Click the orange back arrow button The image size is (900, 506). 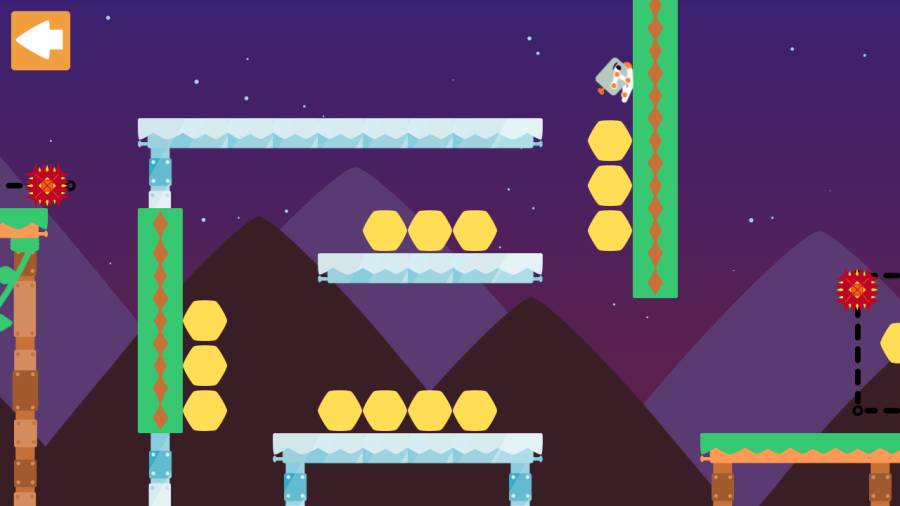(40, 40)
